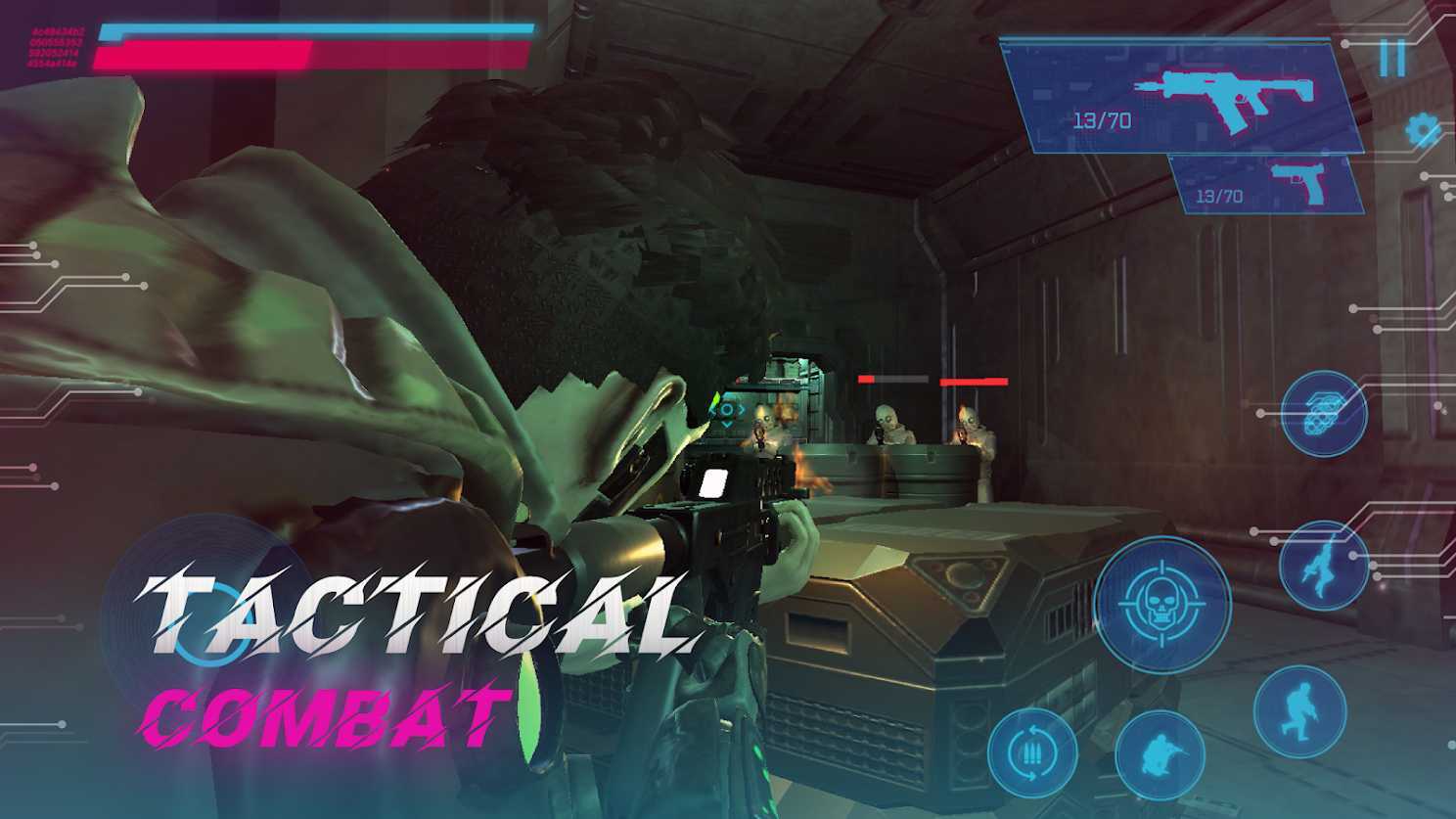Tap the skull crosshair fire button
Viewport: 1456px width, 819px height.
tap(1161, 604)
